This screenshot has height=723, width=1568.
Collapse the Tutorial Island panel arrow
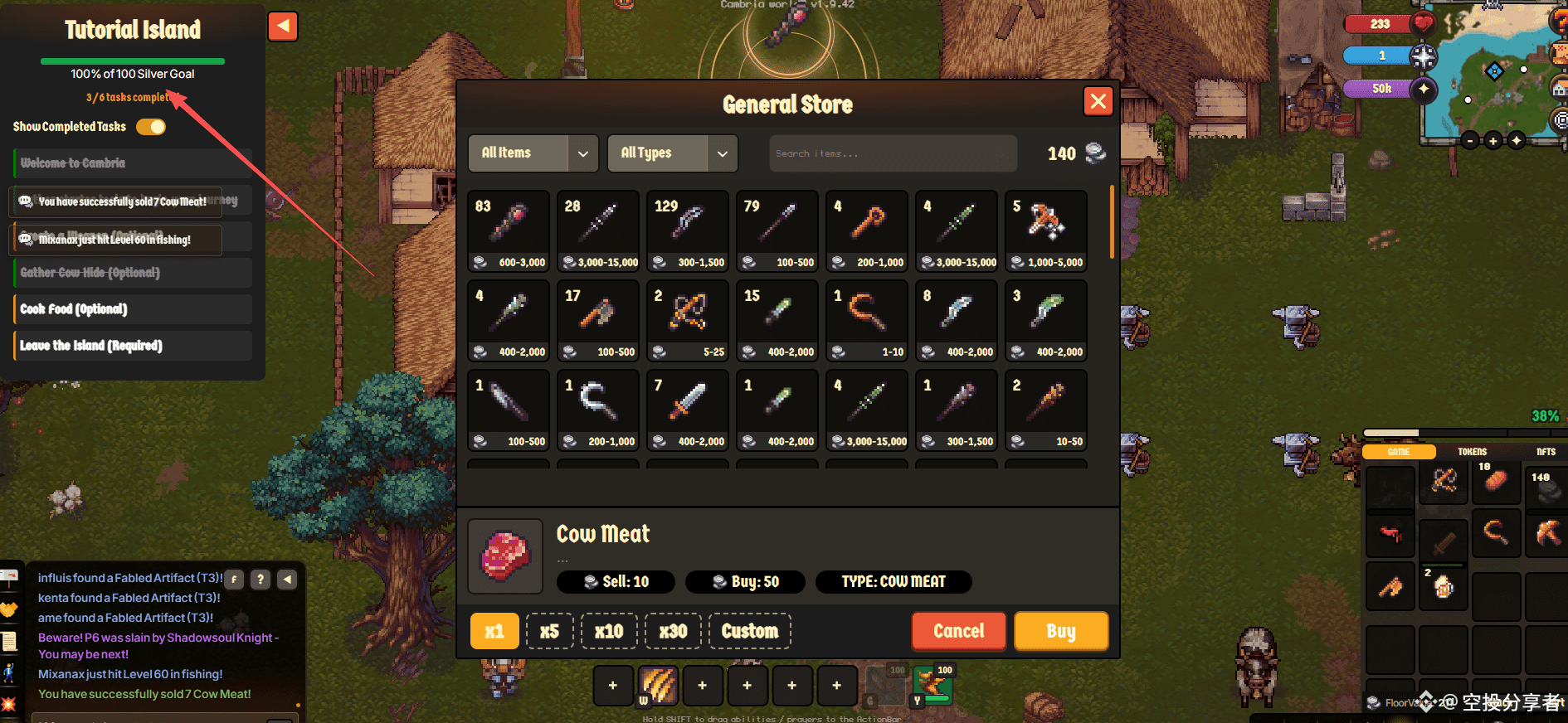283,27
